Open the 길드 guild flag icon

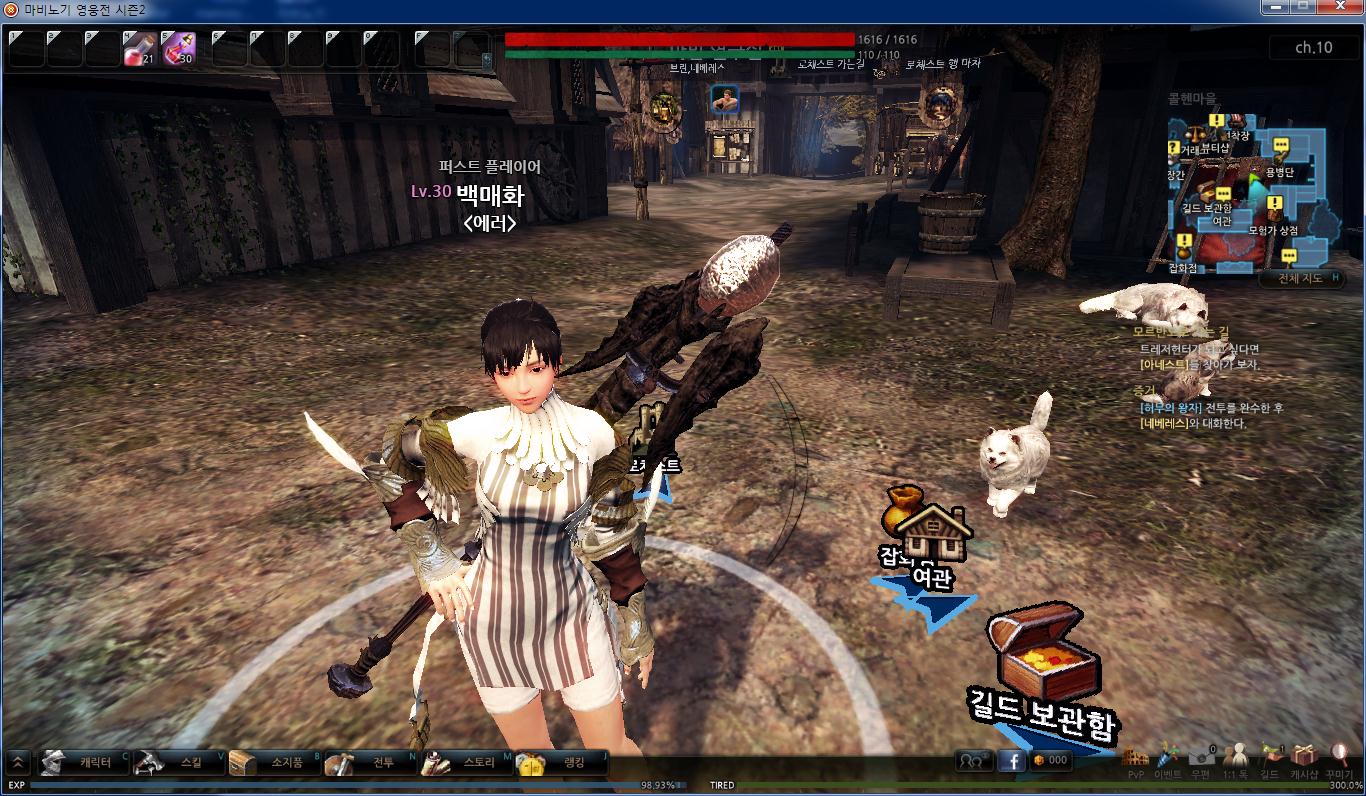click(x=1270, y=760)
